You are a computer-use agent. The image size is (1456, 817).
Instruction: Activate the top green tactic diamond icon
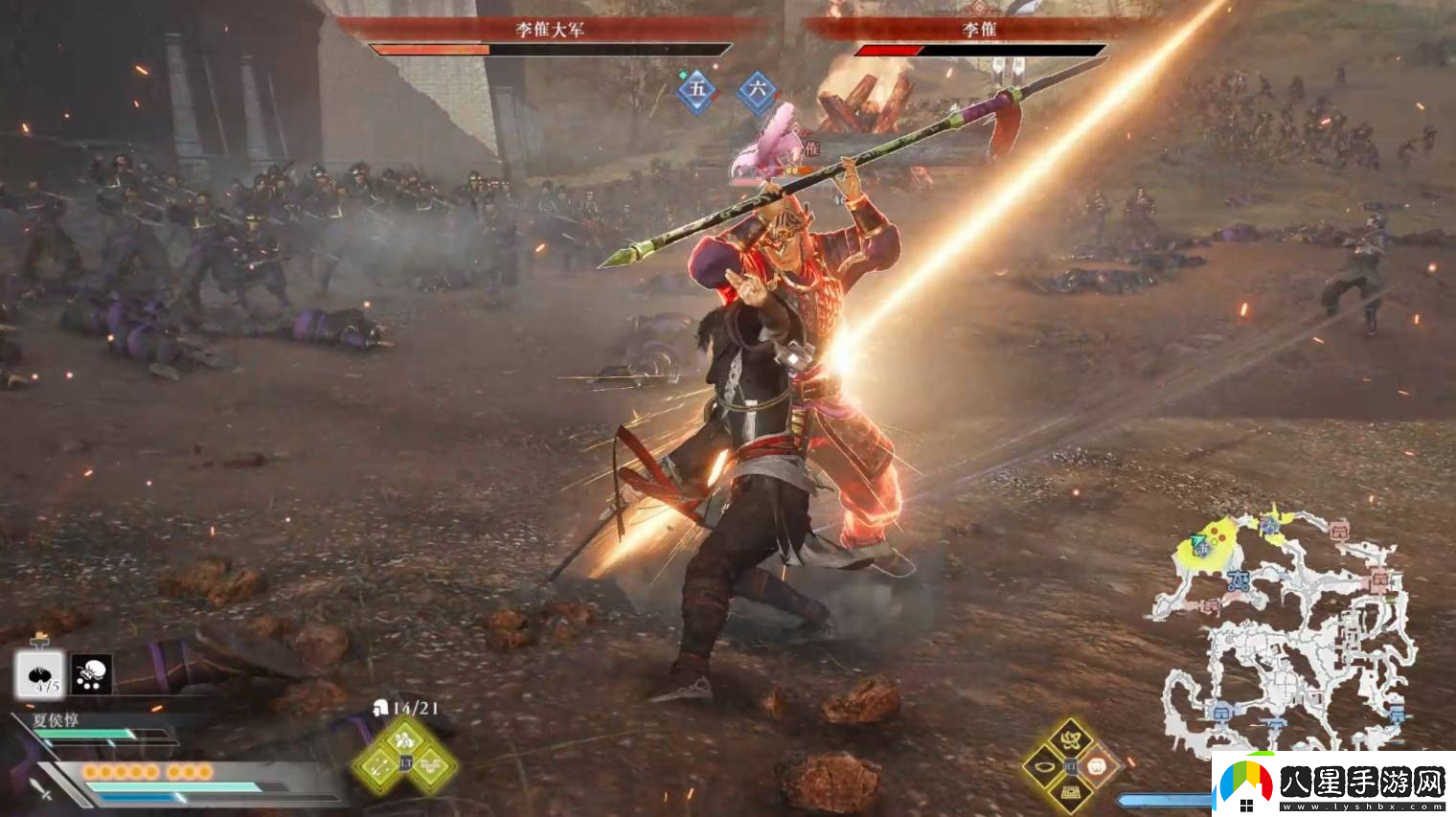pyautogui.click(x=405, y=738)
